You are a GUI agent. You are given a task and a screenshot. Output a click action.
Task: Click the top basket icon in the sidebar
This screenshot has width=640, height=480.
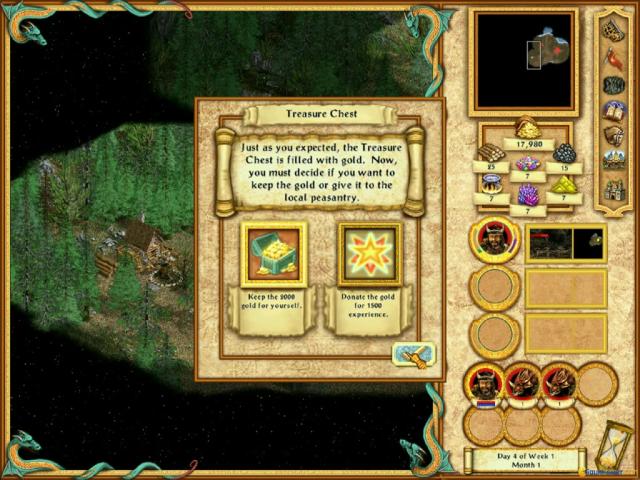click(x=613, y=30)
